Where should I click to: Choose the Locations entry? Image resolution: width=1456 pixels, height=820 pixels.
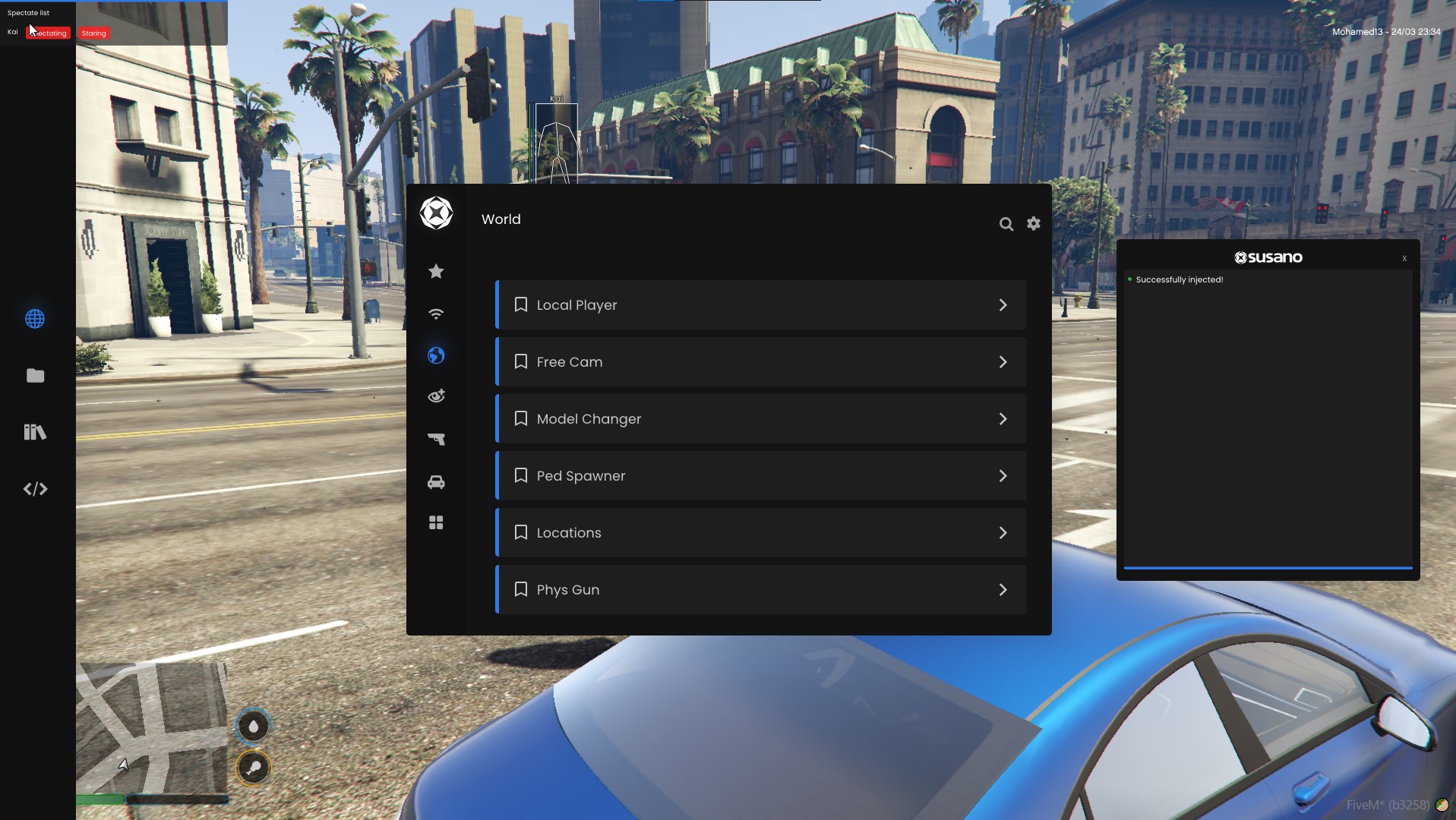(x=760, y=533)
